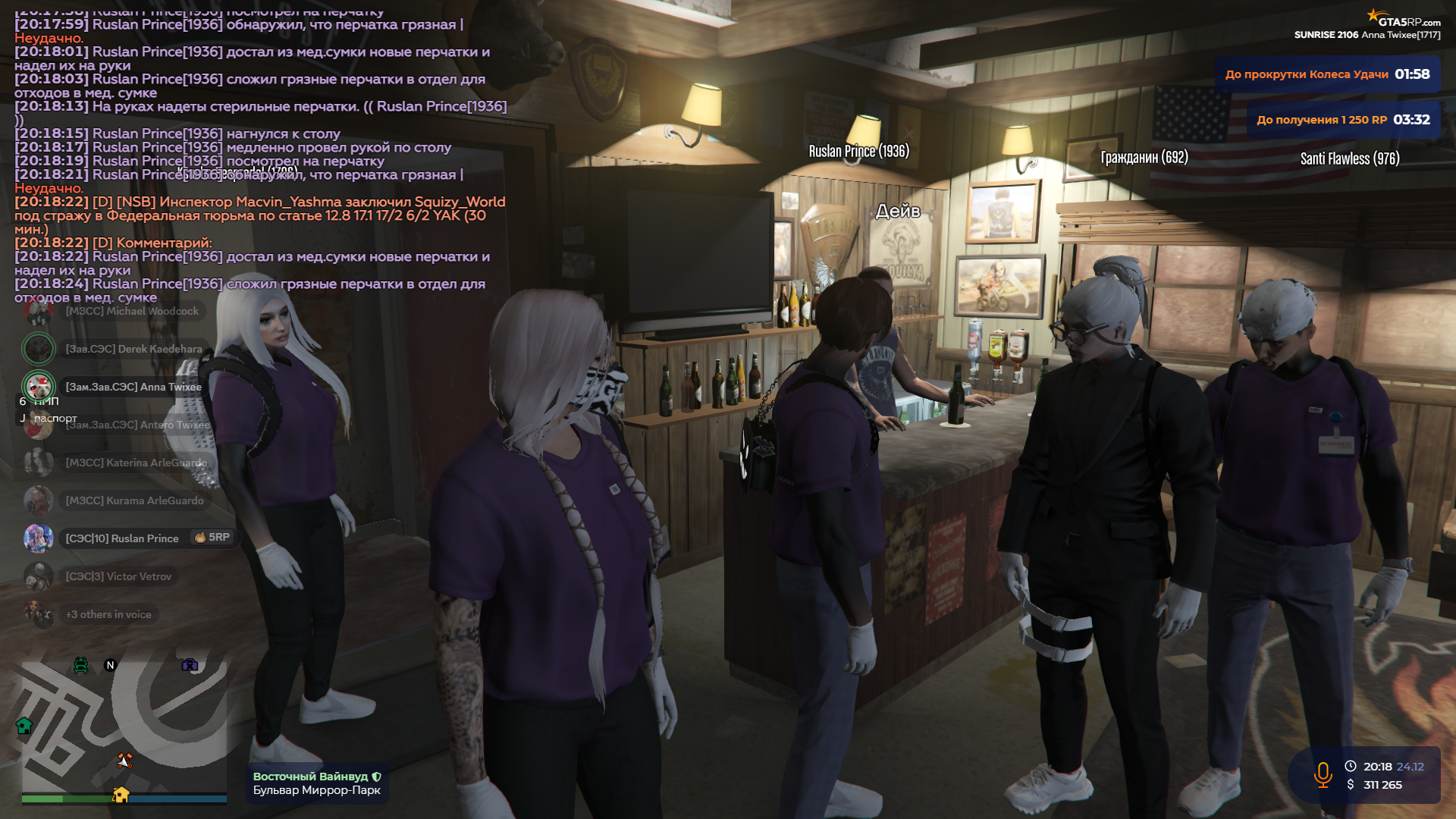This screenshot has height=819, width=1456.
Task: Toggle the N compass marker on the minimap
Action: [x=111, y=664]
